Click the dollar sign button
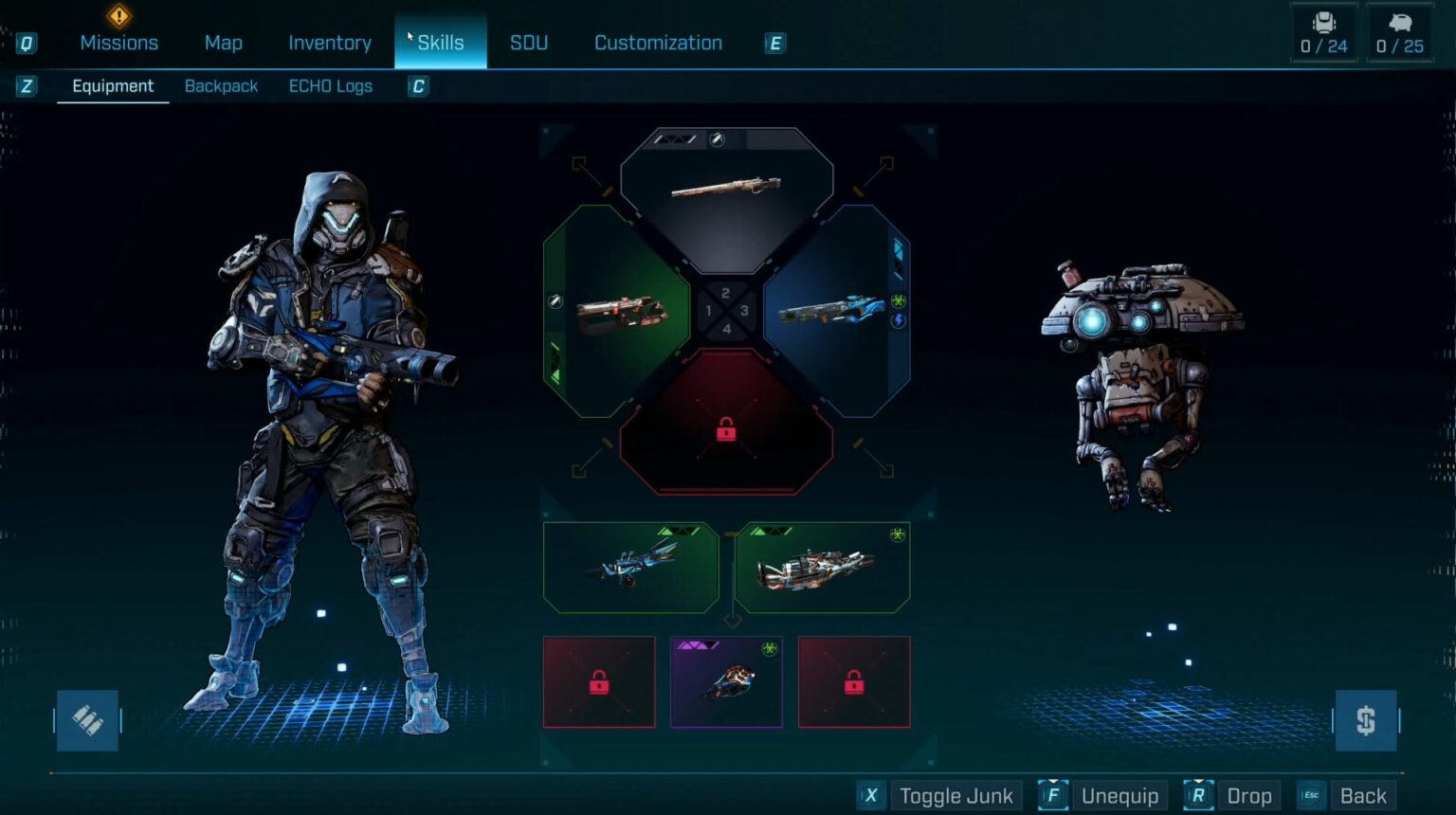Image resolution: width=1456 pixels, height=815 pixels. [1365, 721]
